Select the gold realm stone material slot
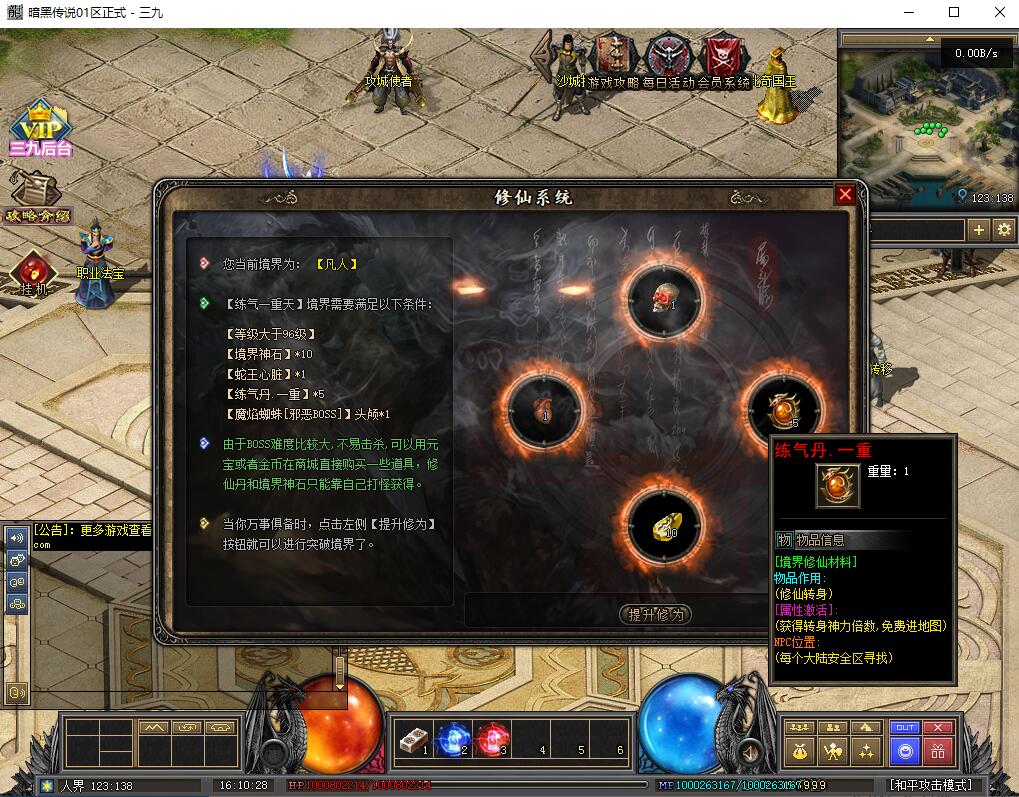Viewport: 1019px width, 797px height. point(664,524)
